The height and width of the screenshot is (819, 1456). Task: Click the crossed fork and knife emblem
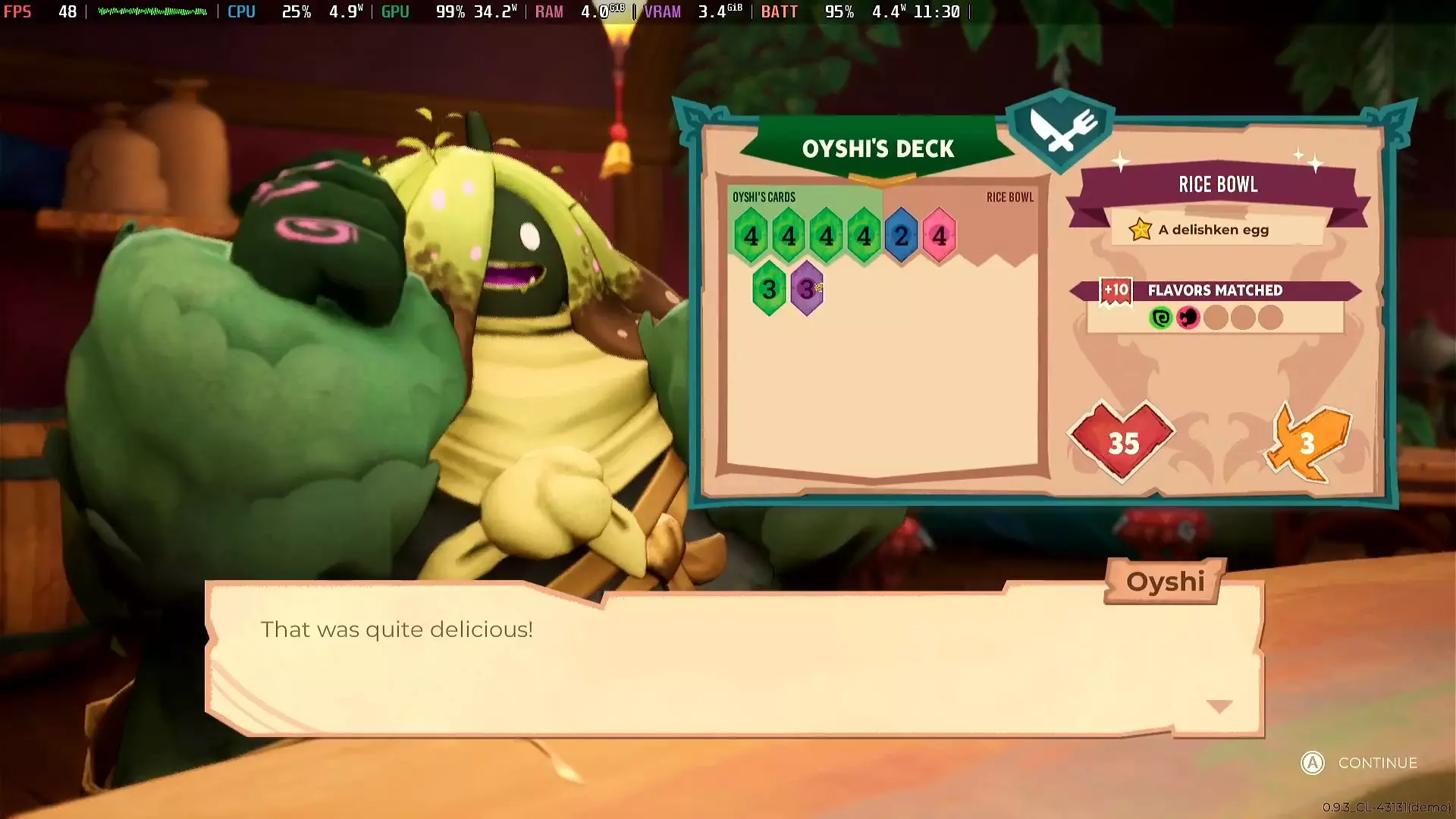(x=1059, y=127)
